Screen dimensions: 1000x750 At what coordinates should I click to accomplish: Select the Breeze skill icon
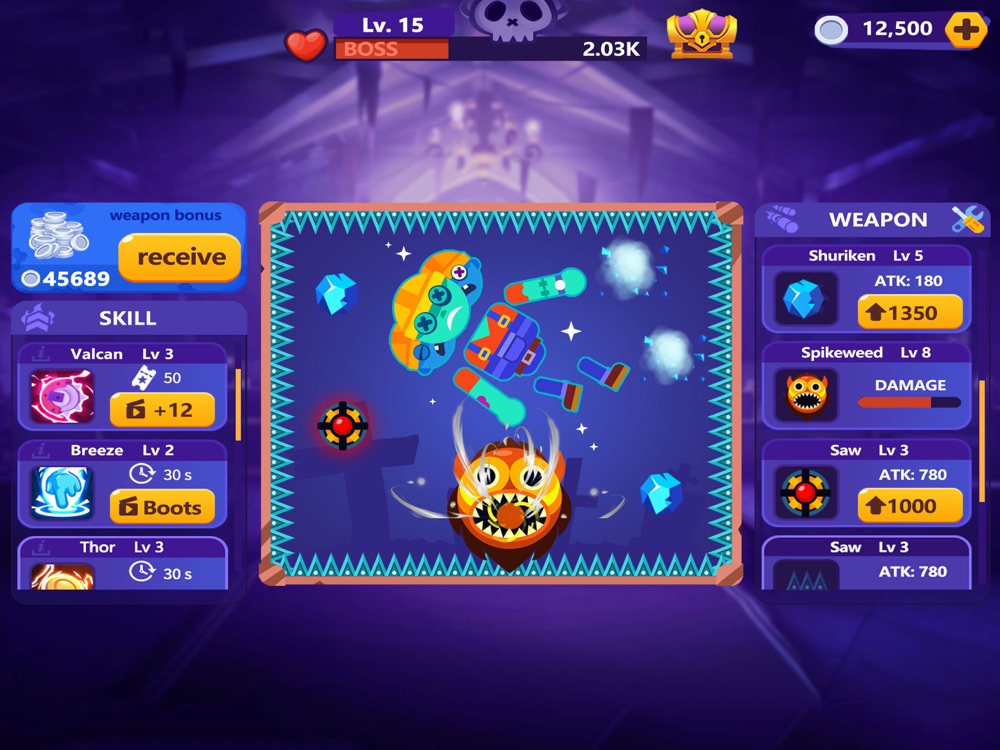point(62,493)
